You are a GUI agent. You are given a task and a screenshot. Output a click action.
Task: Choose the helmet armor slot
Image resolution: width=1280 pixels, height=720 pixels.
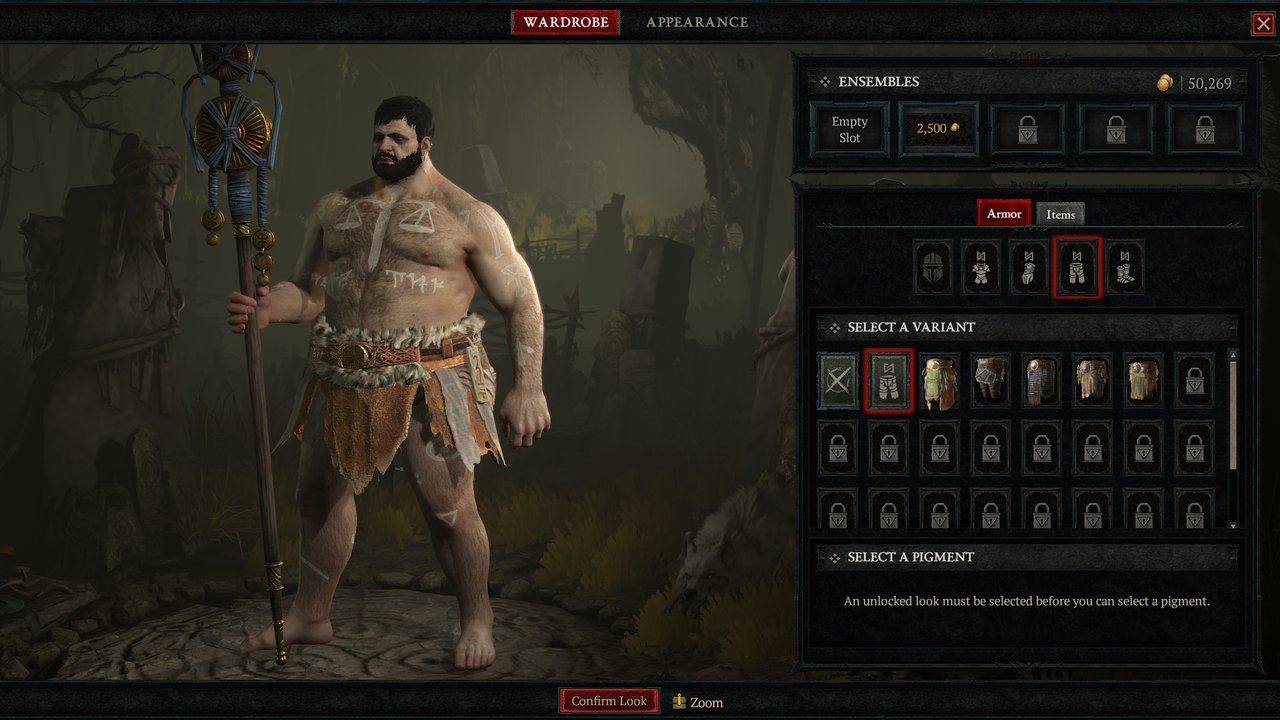click(932, 268)
